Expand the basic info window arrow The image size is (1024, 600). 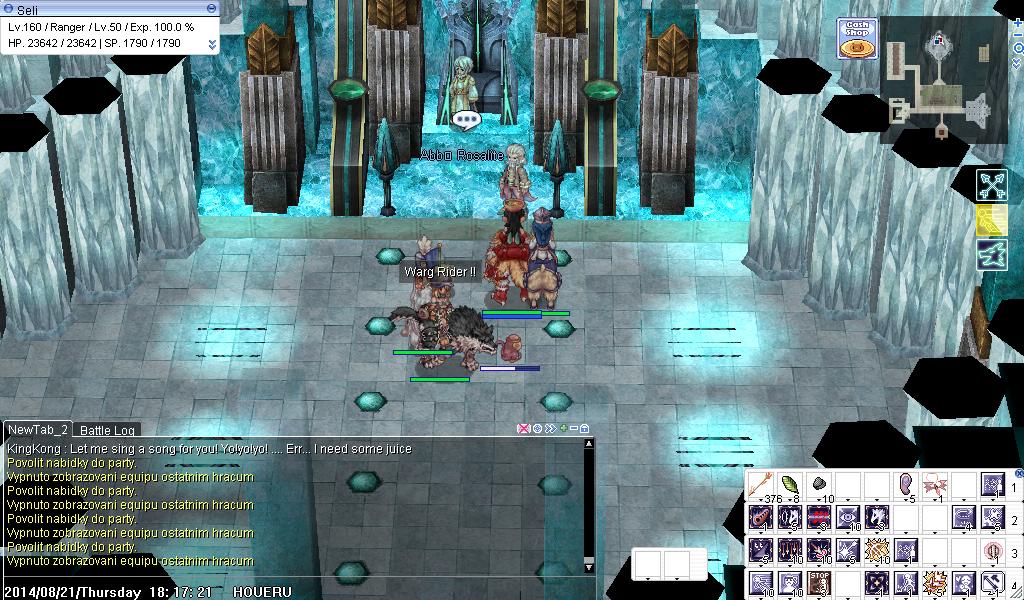[x=212, y=44]
